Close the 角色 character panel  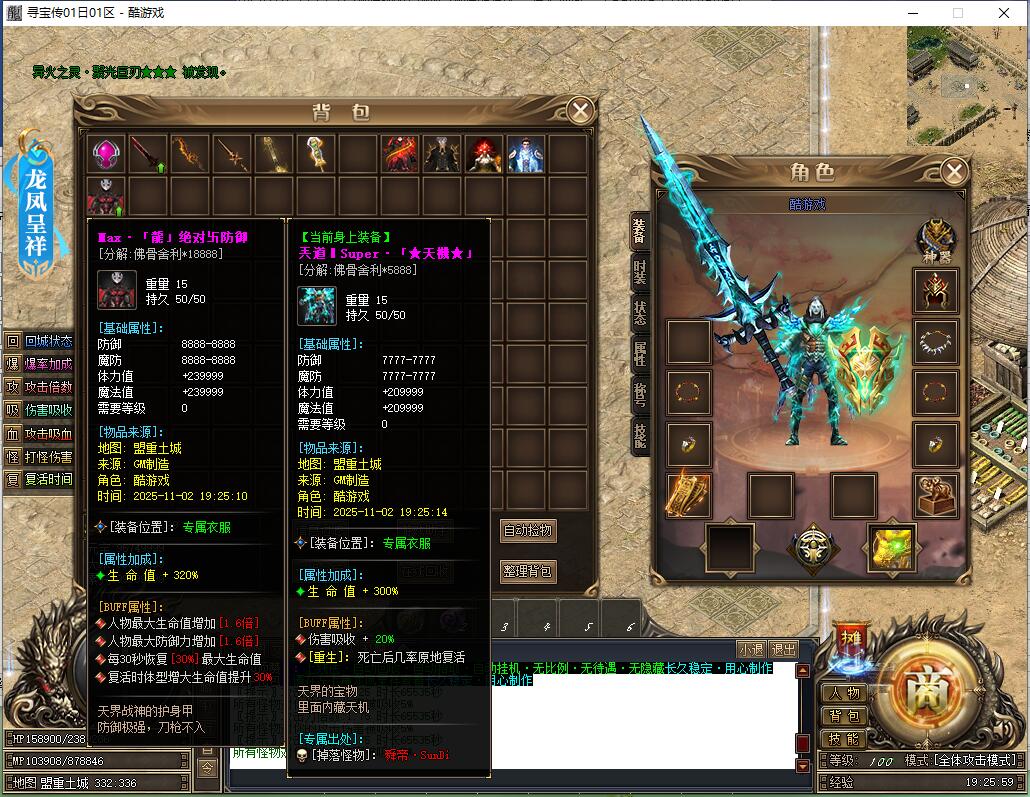(x=953, y=171)
